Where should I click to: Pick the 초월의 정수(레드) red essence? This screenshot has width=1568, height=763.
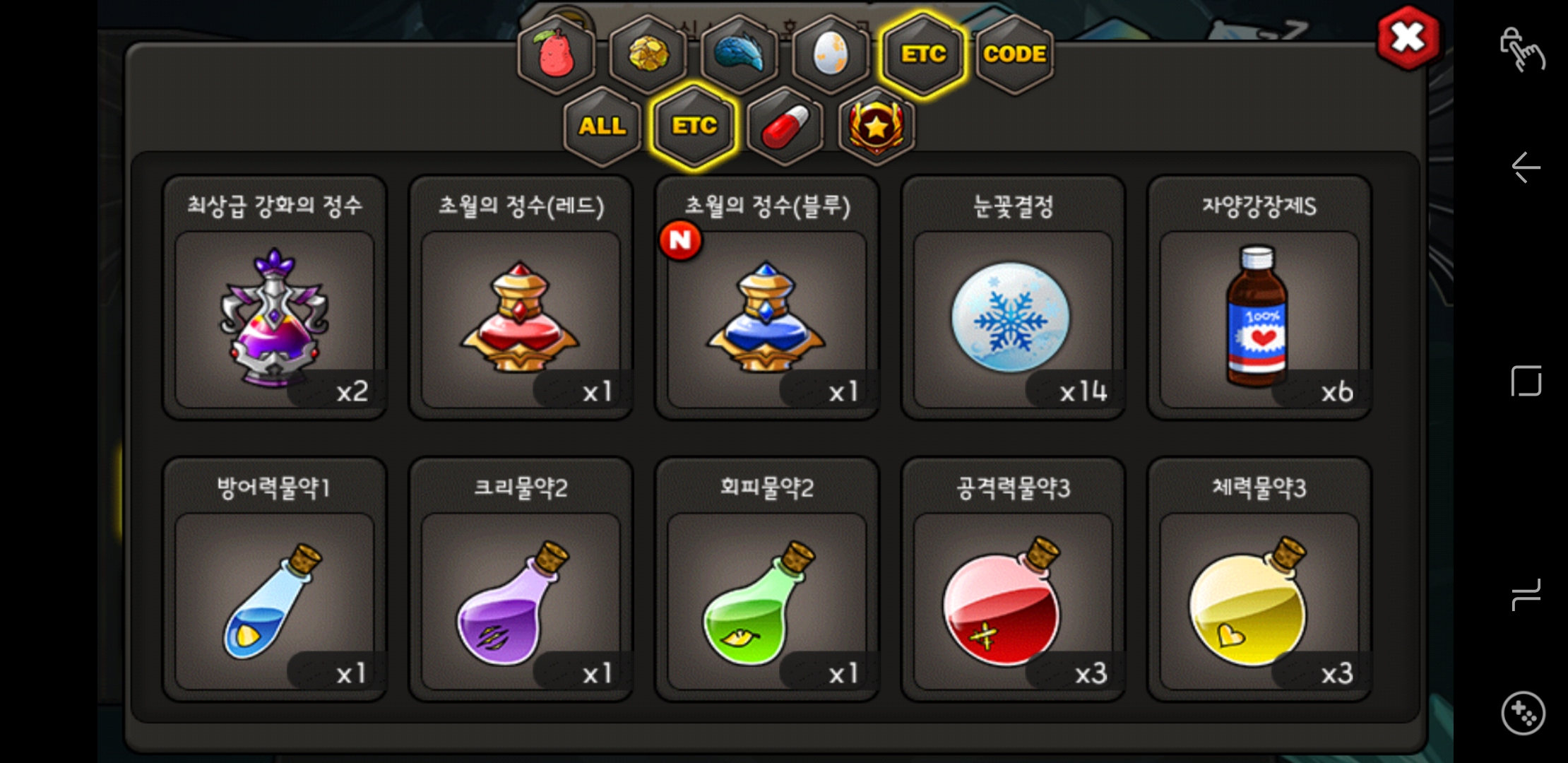tap(521, 319)
